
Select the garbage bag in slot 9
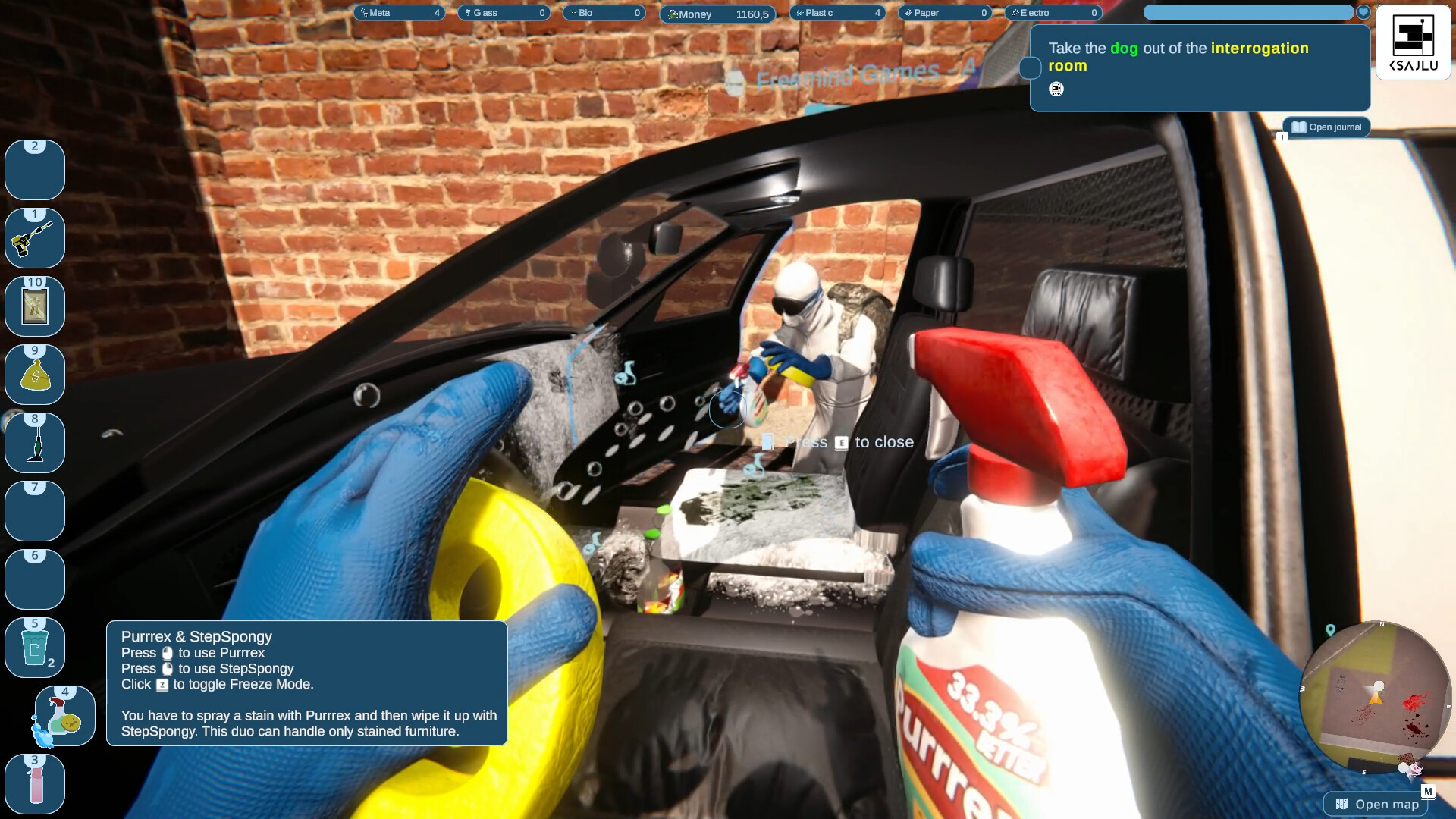pos(34,375)
